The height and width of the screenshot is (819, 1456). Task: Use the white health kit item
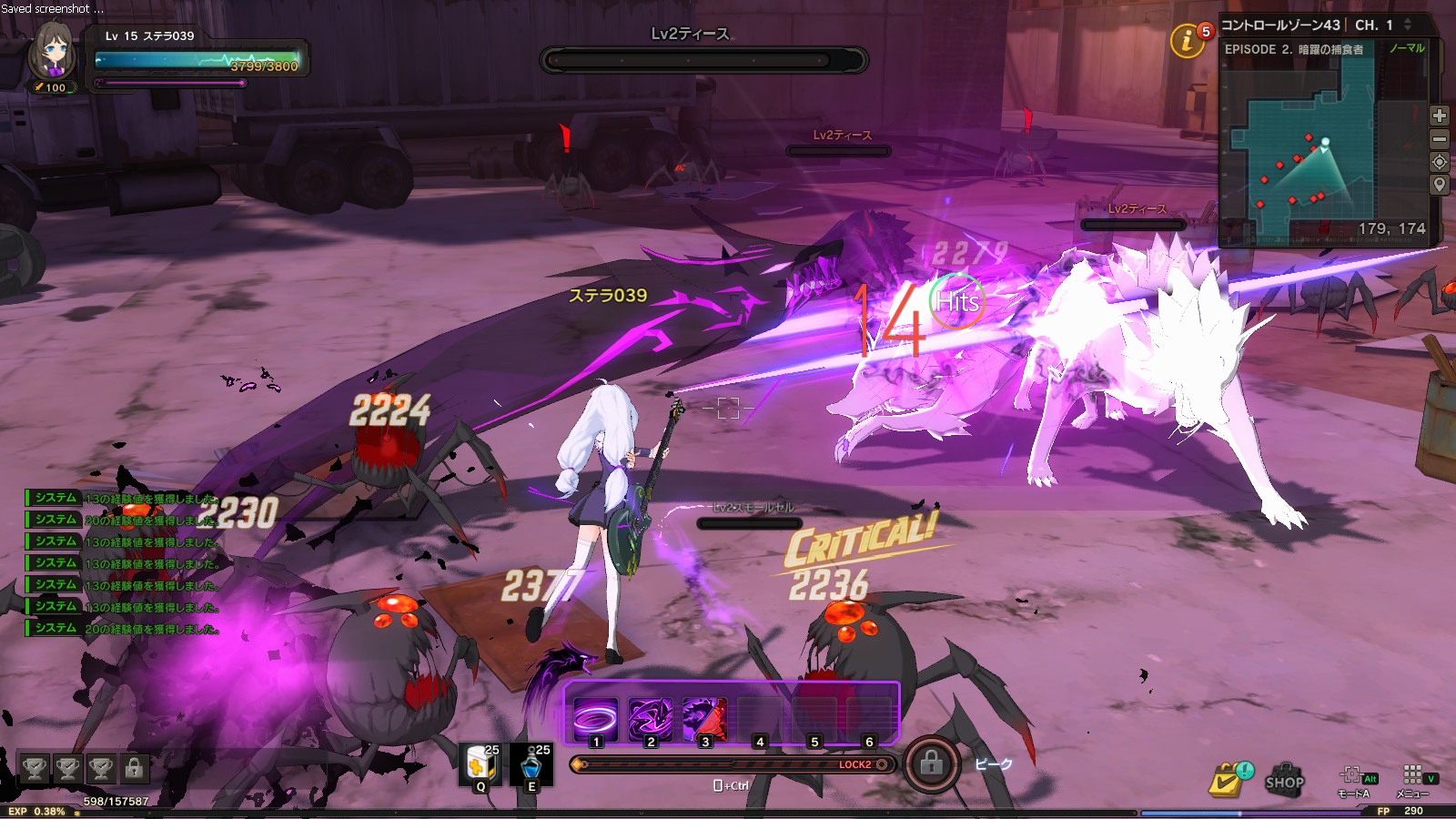[480, 764]
